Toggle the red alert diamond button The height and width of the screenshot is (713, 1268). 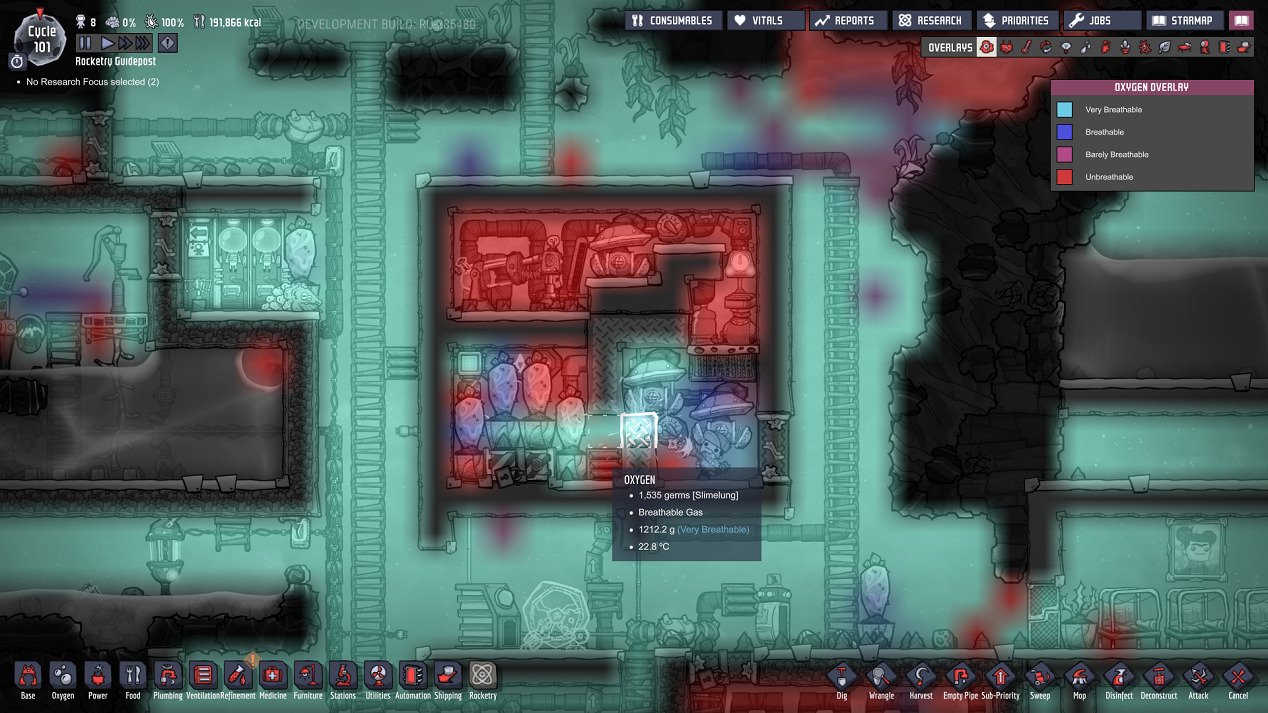click(168, 43)
